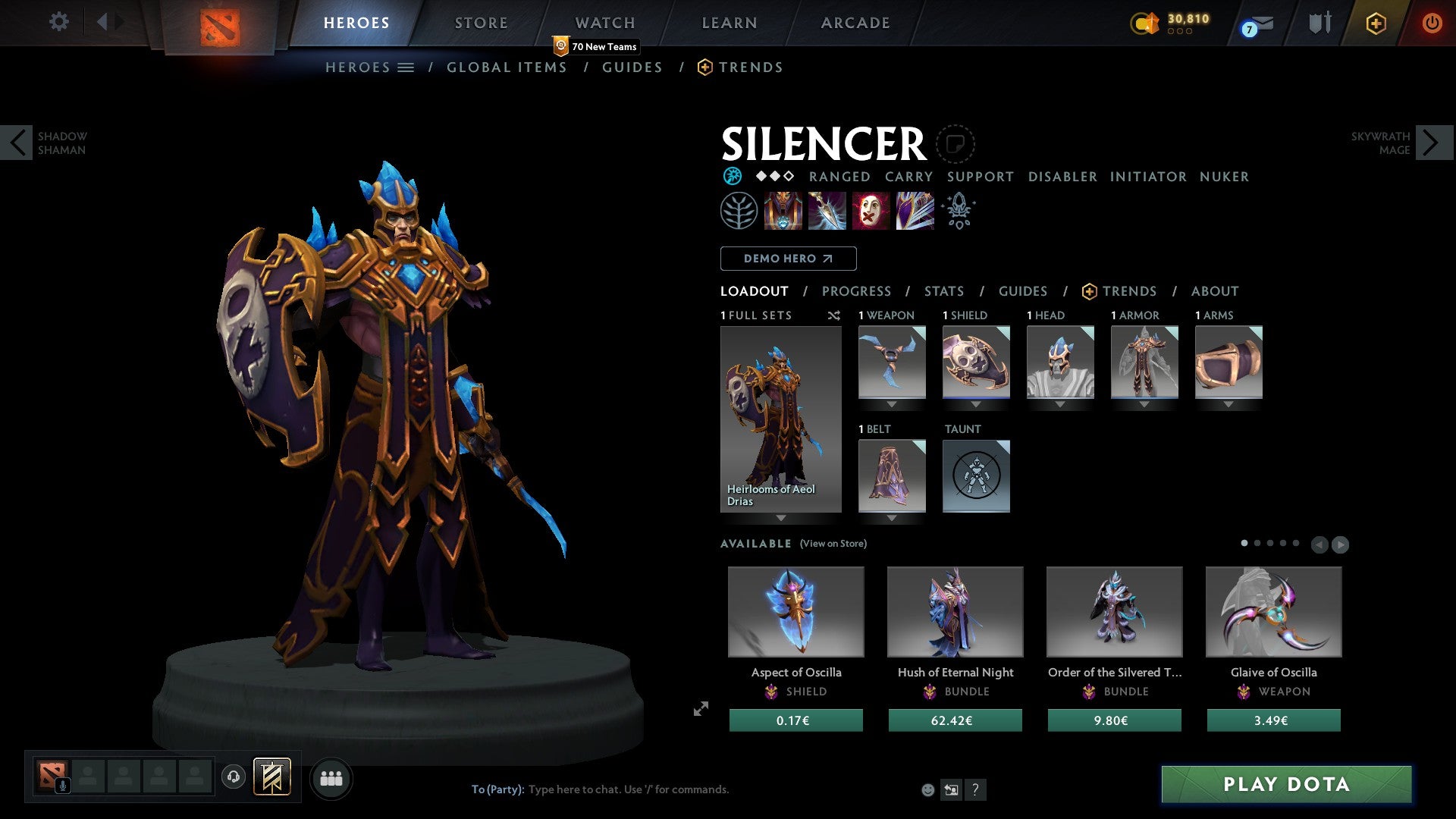Select the Glaives of Wisdom ability icon
This screenshot has width=1456, height=819.
tap(826, 211)
